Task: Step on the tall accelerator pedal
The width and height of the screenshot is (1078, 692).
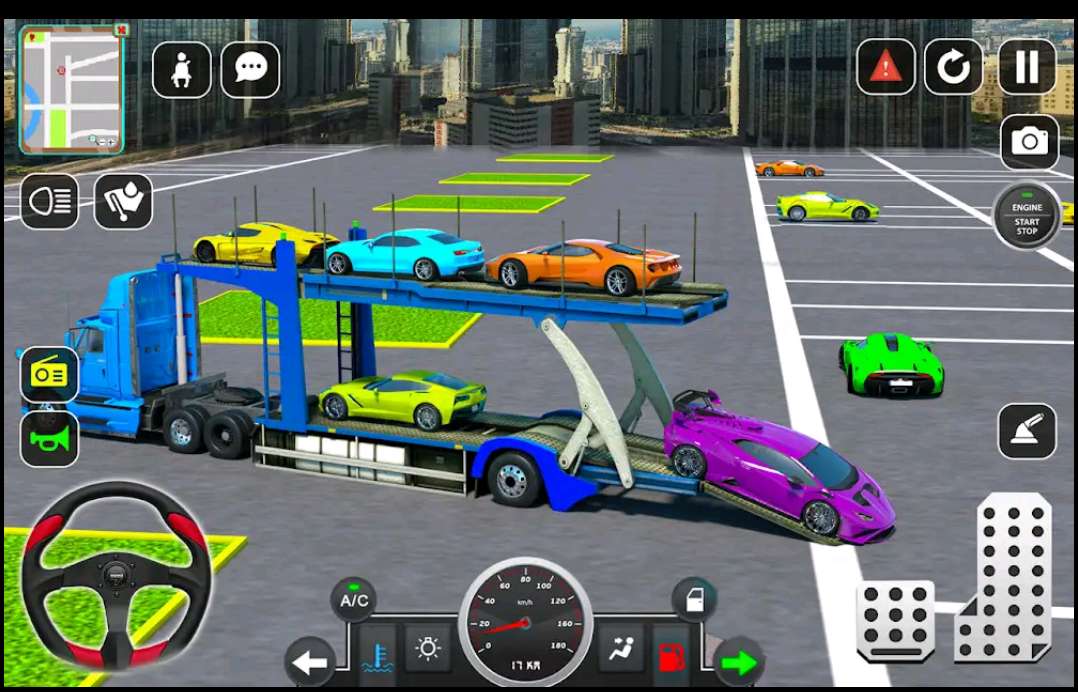Action: 1003,578
